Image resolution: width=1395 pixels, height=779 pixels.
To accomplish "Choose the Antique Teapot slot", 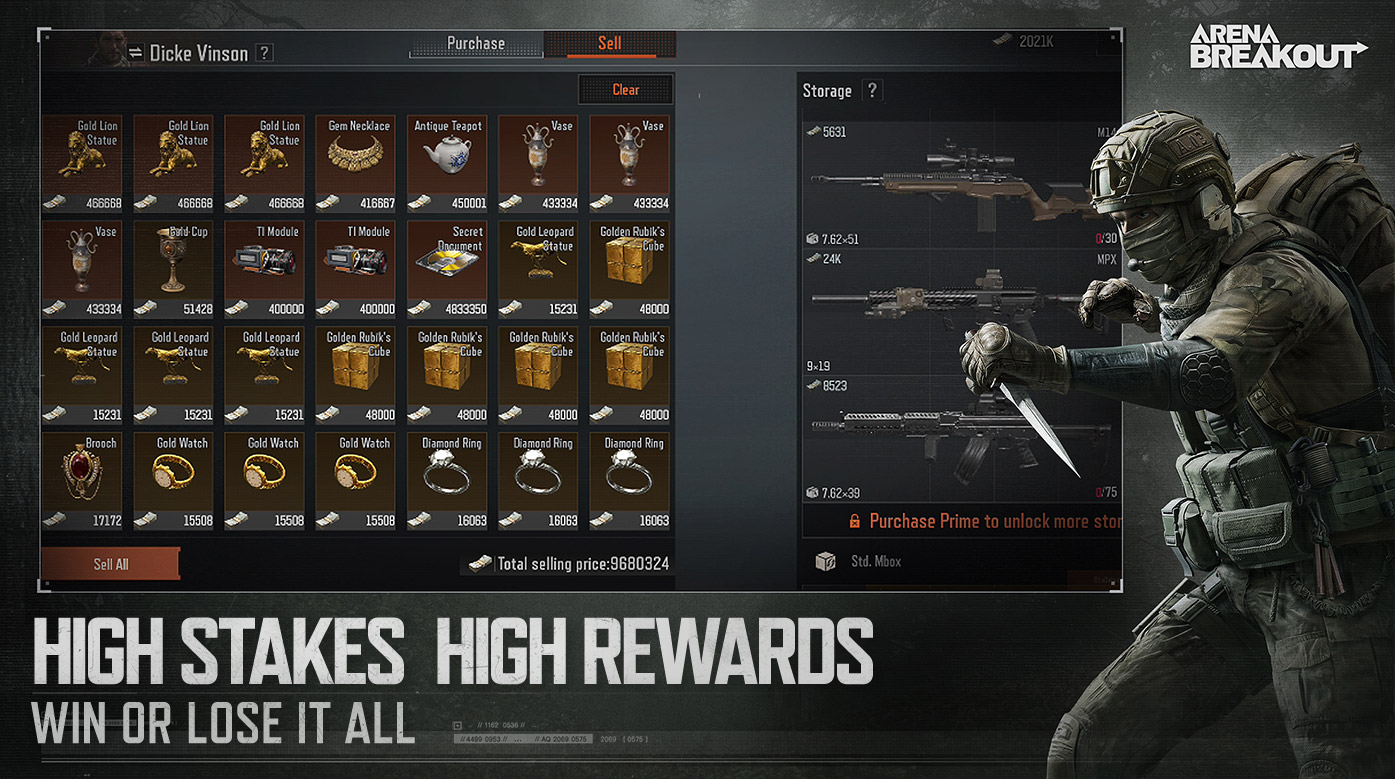I will (x=448, y=165).
